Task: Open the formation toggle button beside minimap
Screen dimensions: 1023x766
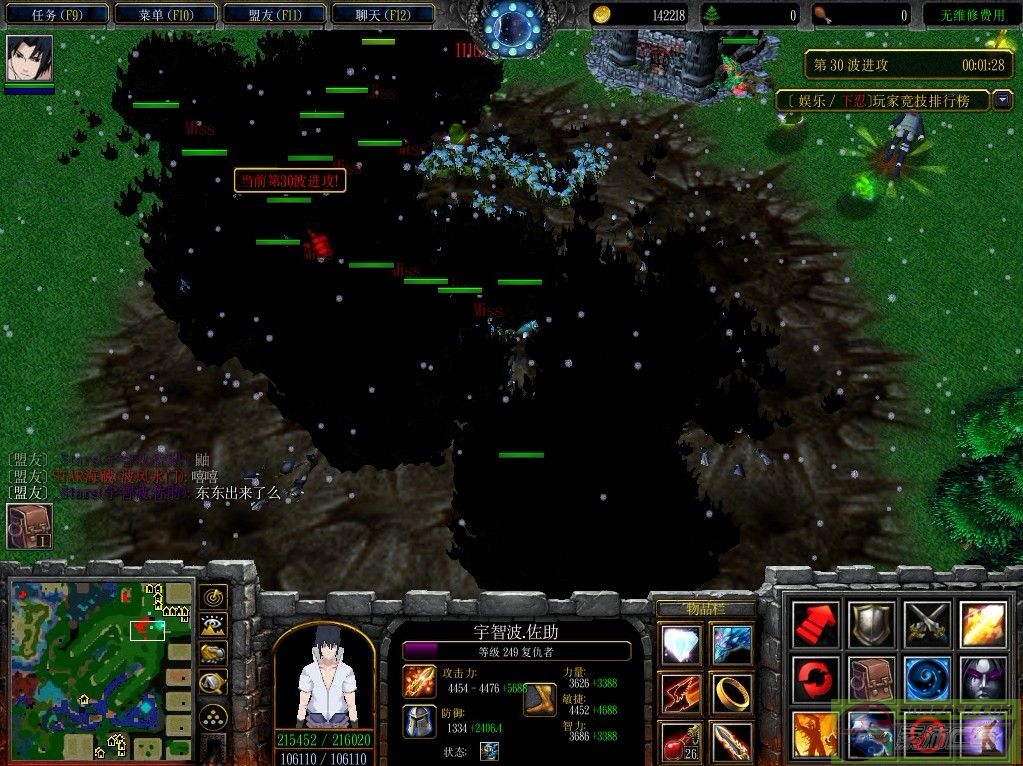Action: click(x=213, y=716)
